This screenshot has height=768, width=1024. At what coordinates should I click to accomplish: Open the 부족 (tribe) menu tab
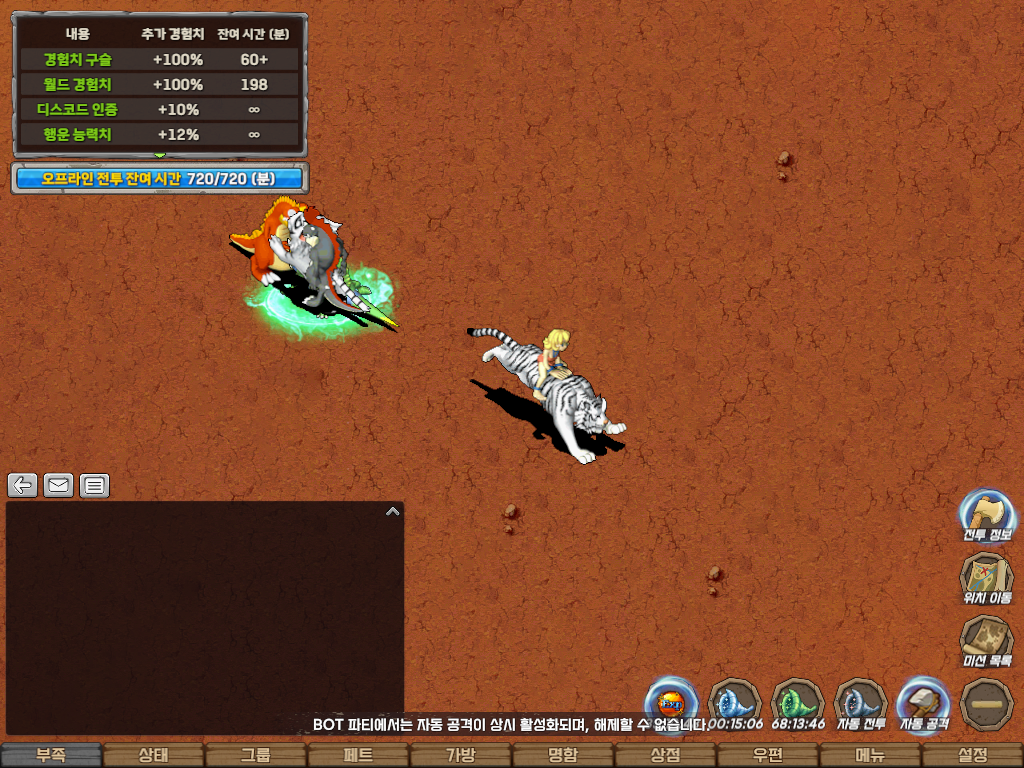click(51, 755)
